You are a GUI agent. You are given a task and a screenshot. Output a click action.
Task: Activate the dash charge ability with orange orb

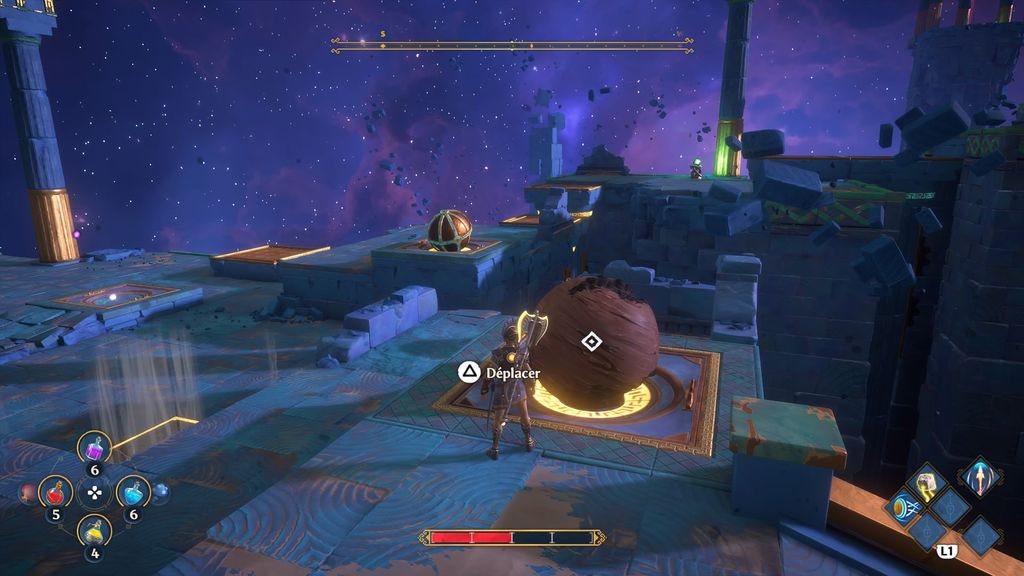pyautogui.click(x=905, y=507)
